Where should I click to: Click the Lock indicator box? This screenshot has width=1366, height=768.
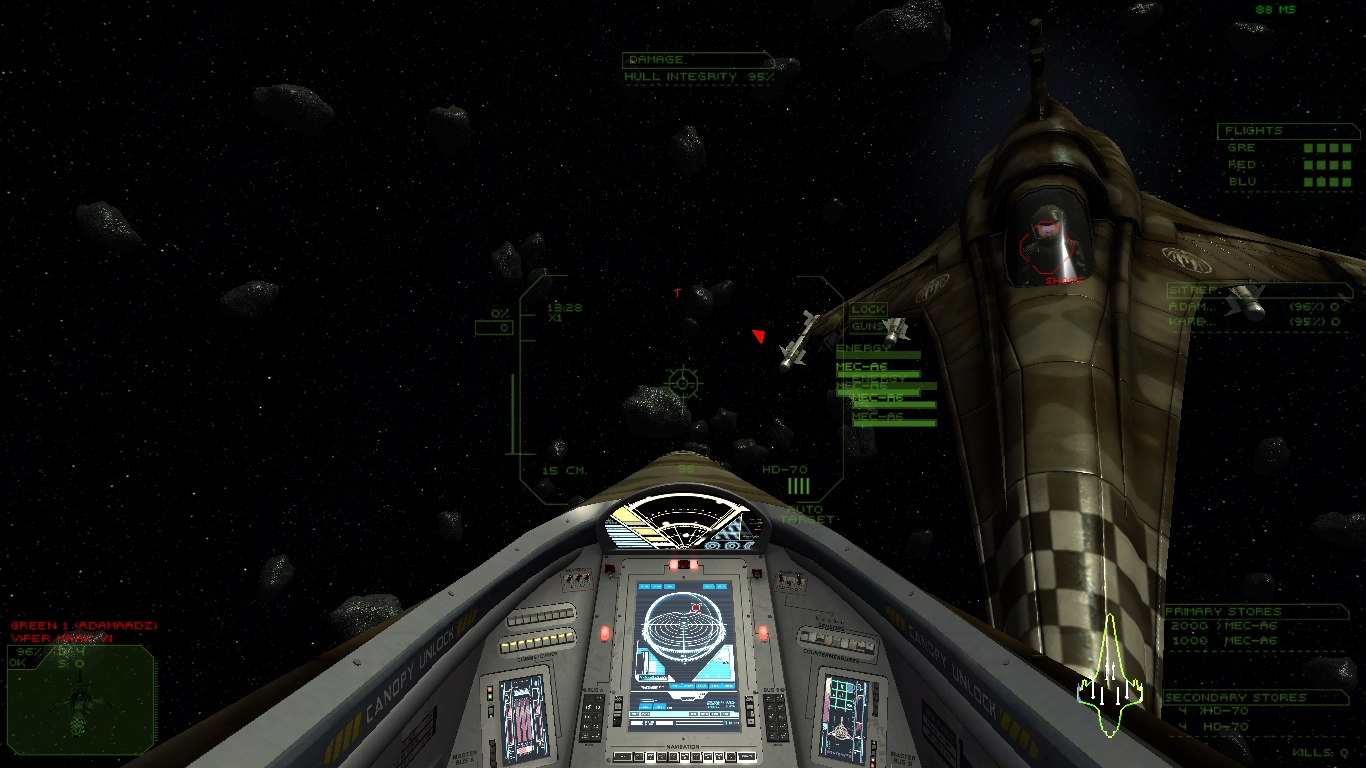tap(867, 310)
